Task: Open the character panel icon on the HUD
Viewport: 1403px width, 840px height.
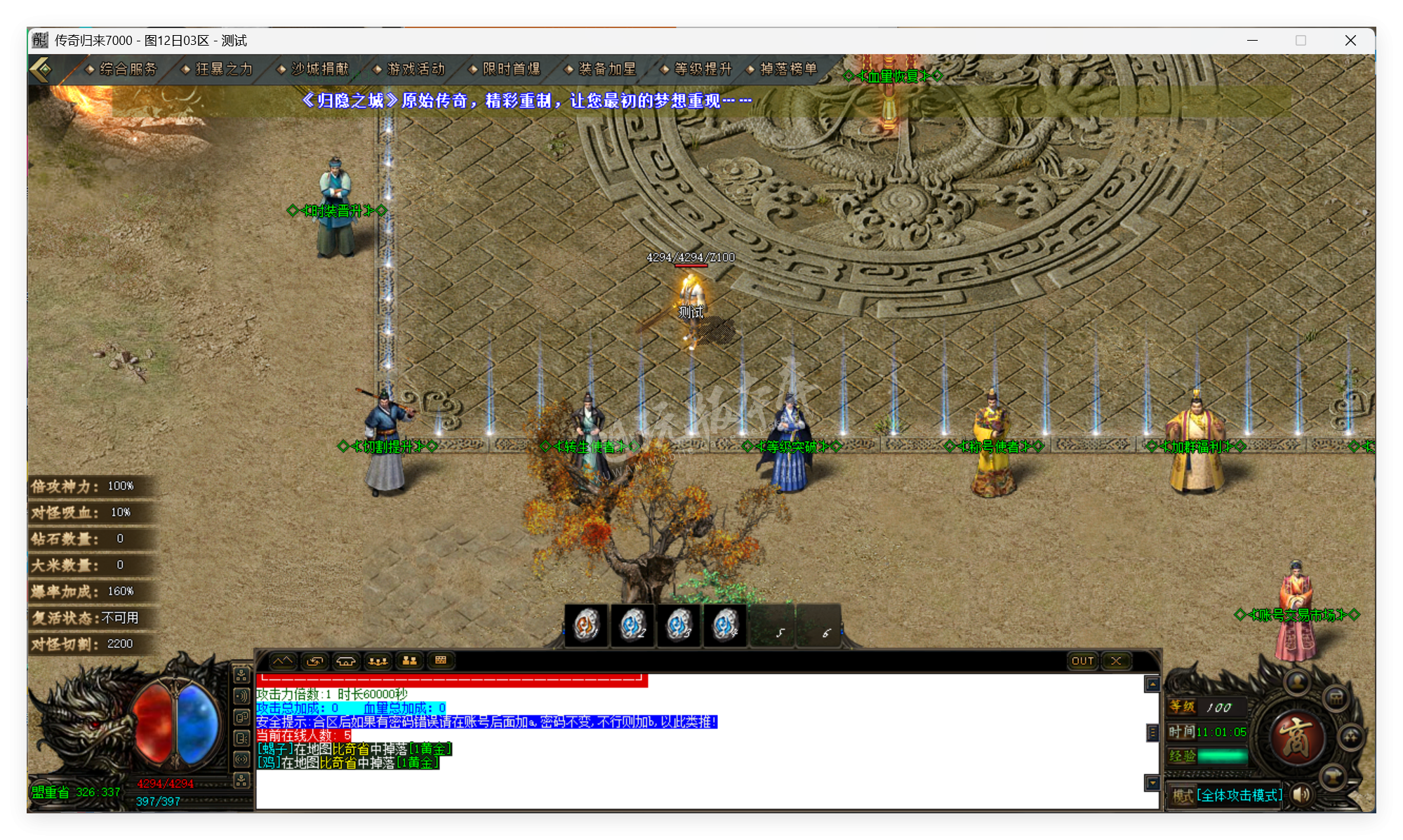Action: pos(1298,682)
